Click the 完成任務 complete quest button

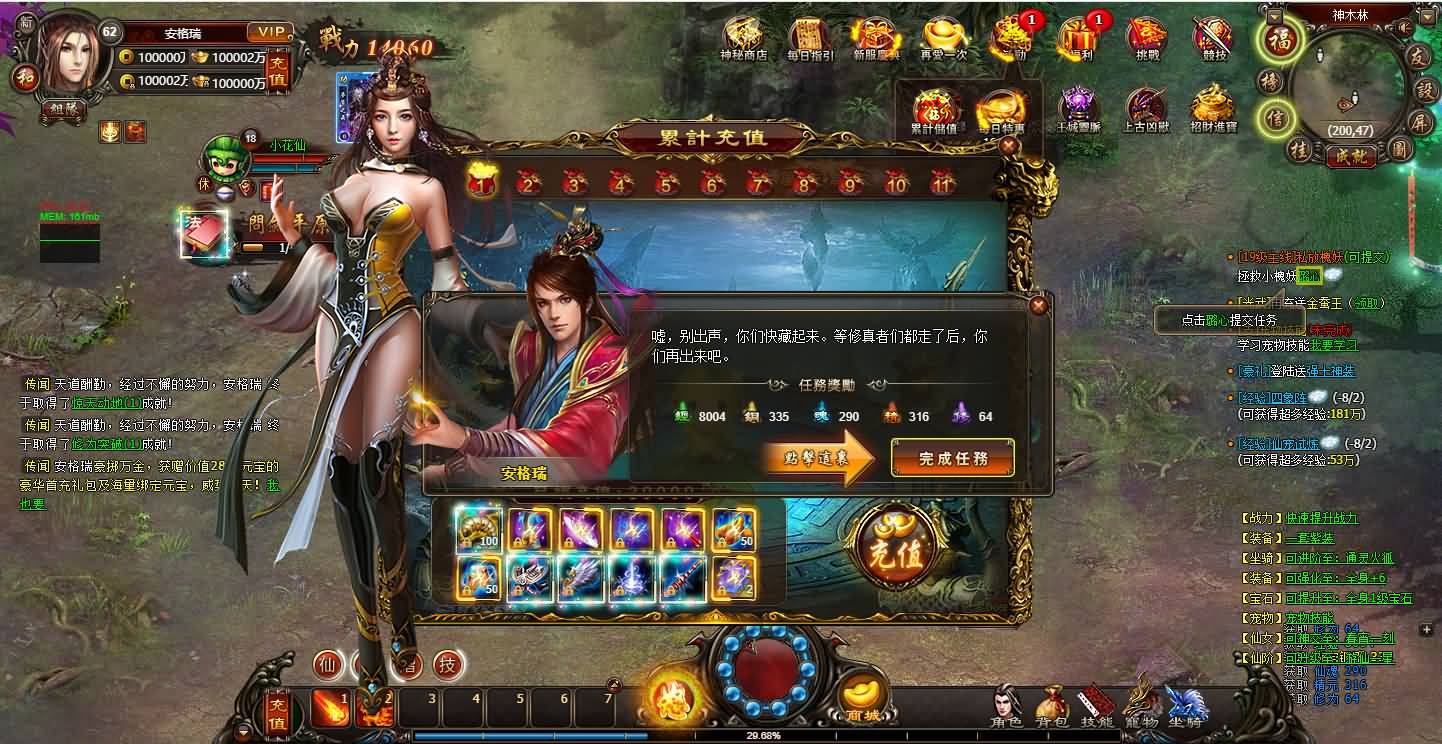pyautogui.click(x=952, y=457)
